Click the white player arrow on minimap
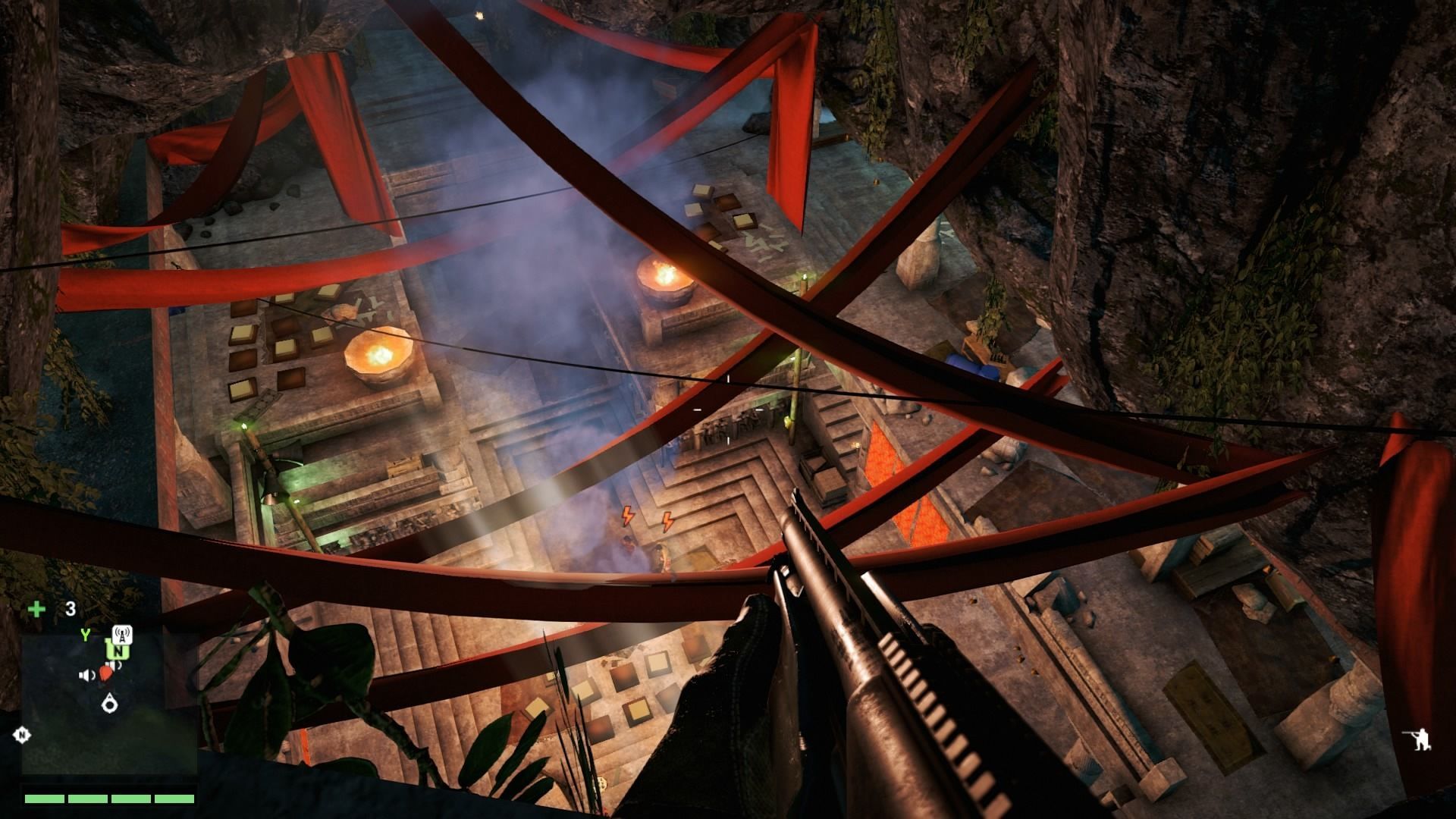Image resolution: width=1456 pixels, height=819 pixels. point(109,704)
